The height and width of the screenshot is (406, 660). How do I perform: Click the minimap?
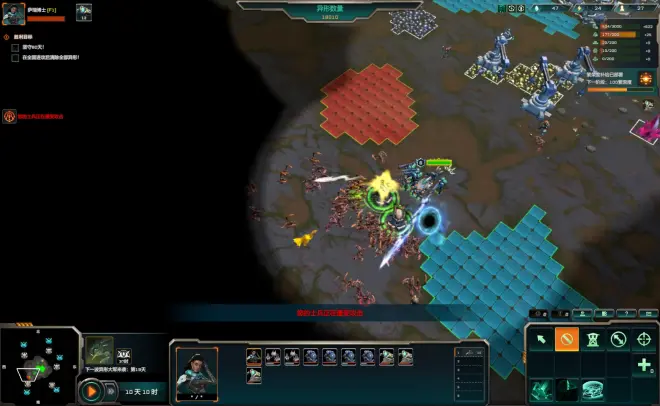tap(40, 365)
